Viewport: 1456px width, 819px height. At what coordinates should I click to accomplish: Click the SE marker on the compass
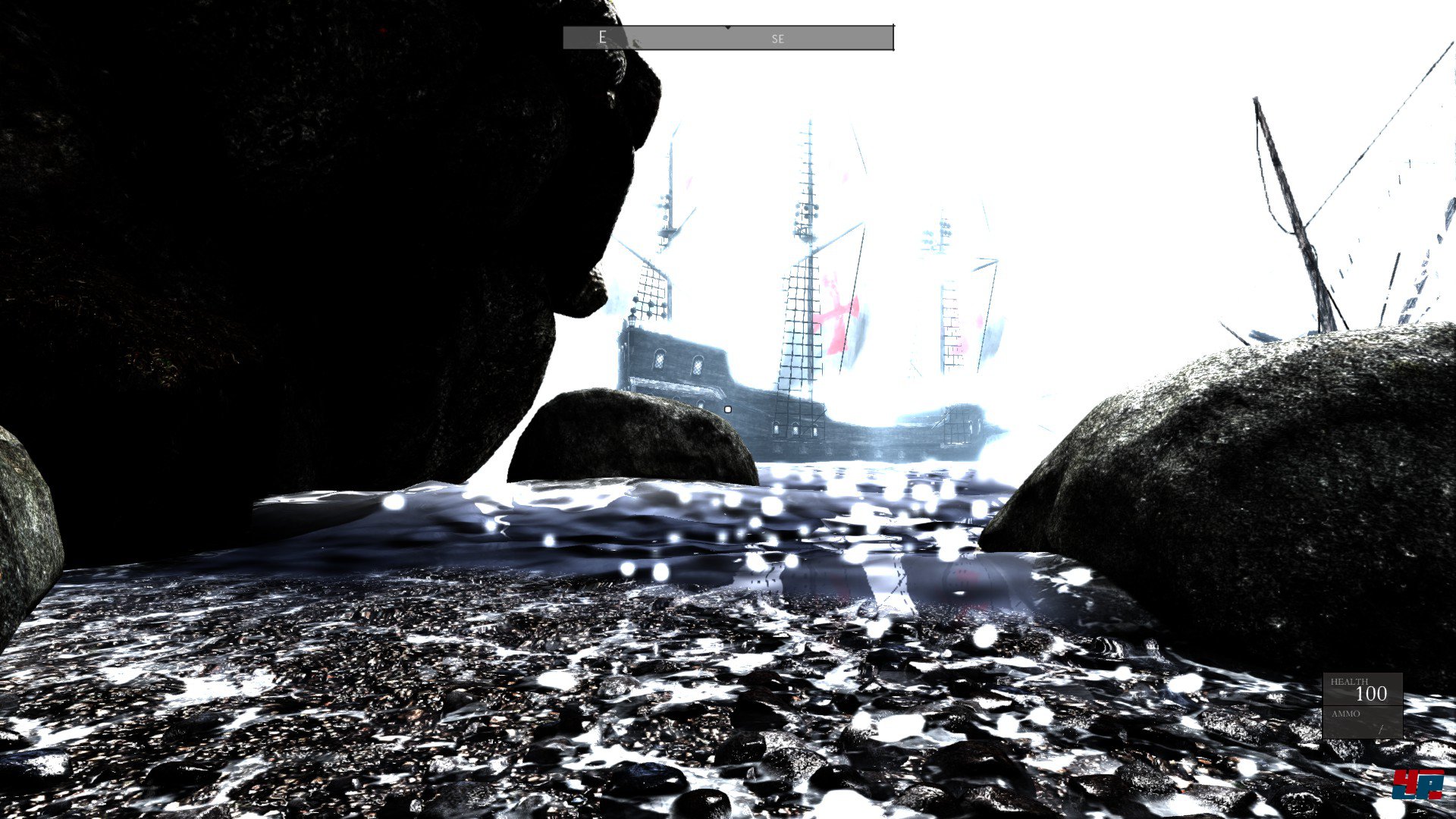[777, 38]
